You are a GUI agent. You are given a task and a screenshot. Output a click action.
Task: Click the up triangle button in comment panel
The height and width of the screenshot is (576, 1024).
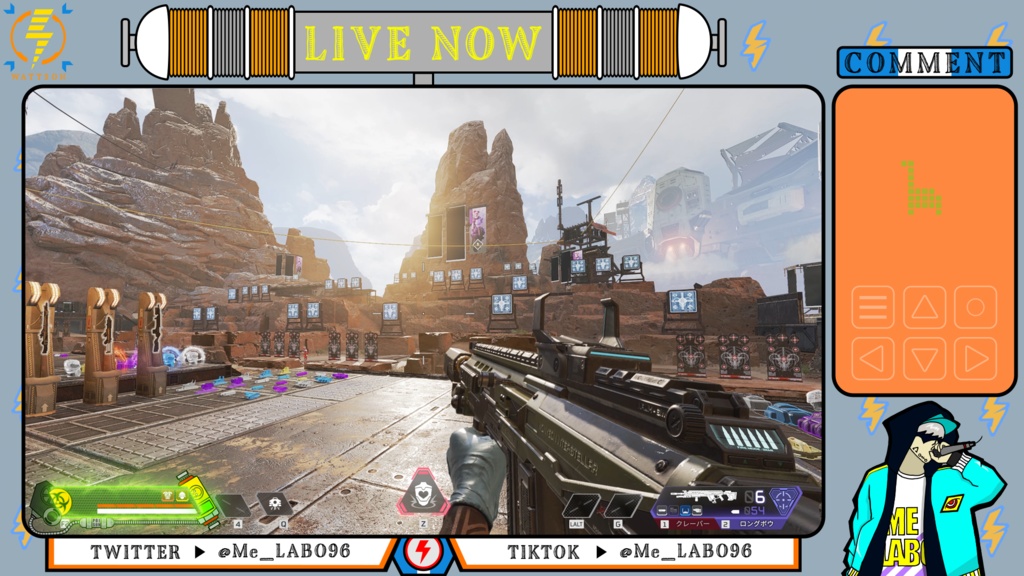(x=925, y=307)
